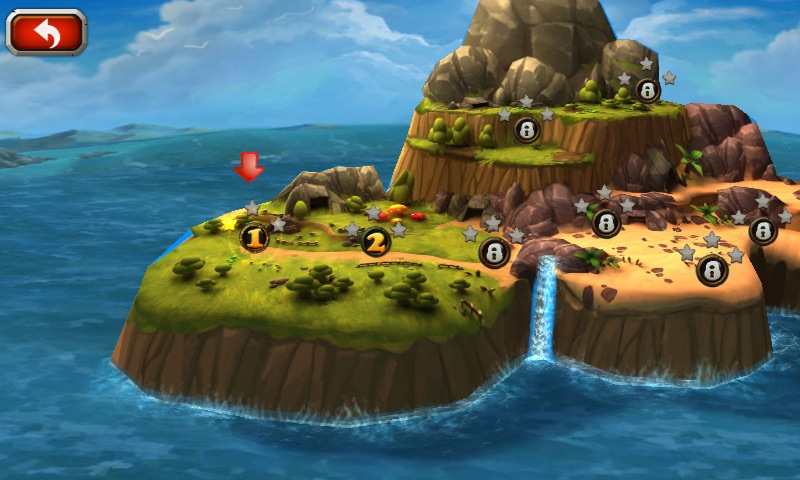Viewport: 800px width, 480px height.
Task: Choose level 2 on the island map
Action: [375, 241]
